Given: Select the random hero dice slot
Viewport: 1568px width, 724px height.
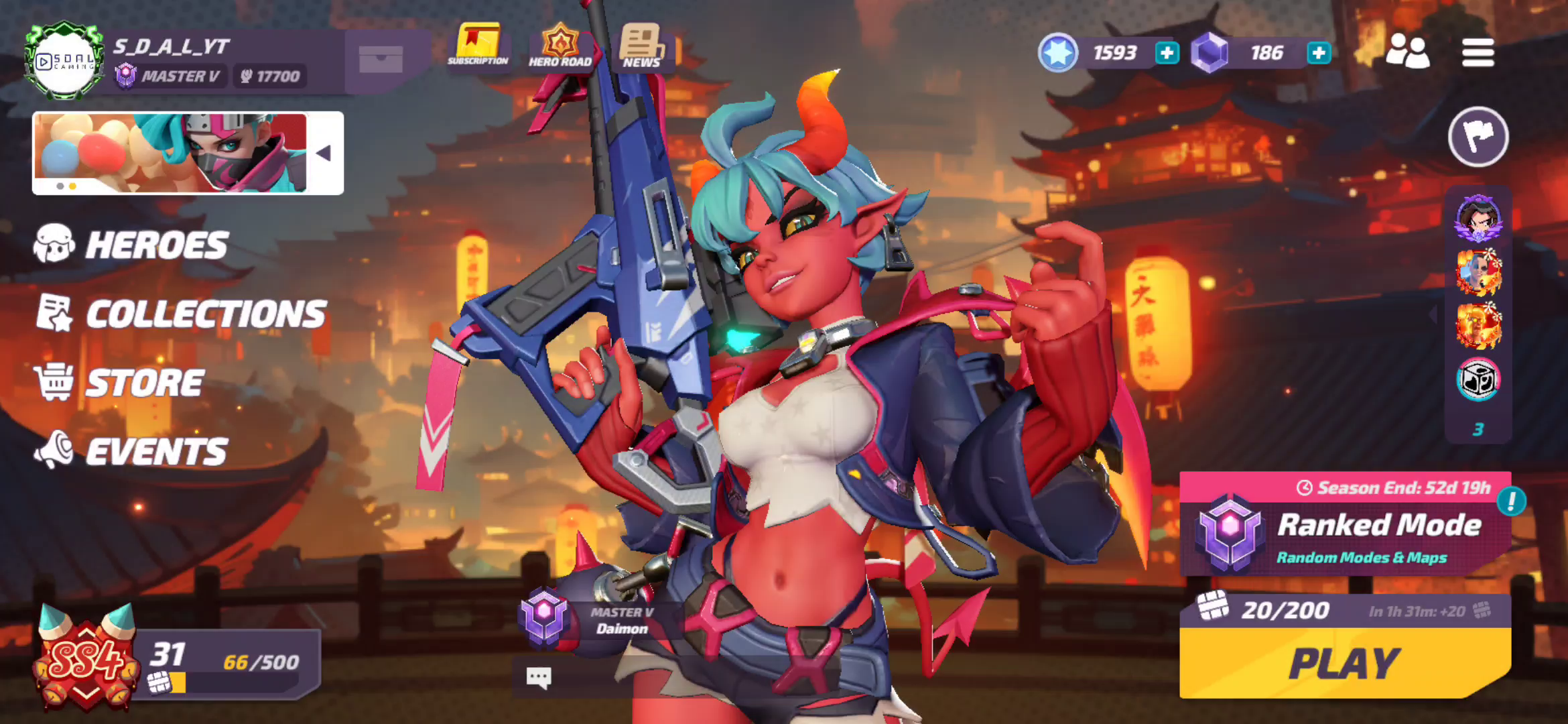Looking at the screenshot, I should (x=1479, y=377).
